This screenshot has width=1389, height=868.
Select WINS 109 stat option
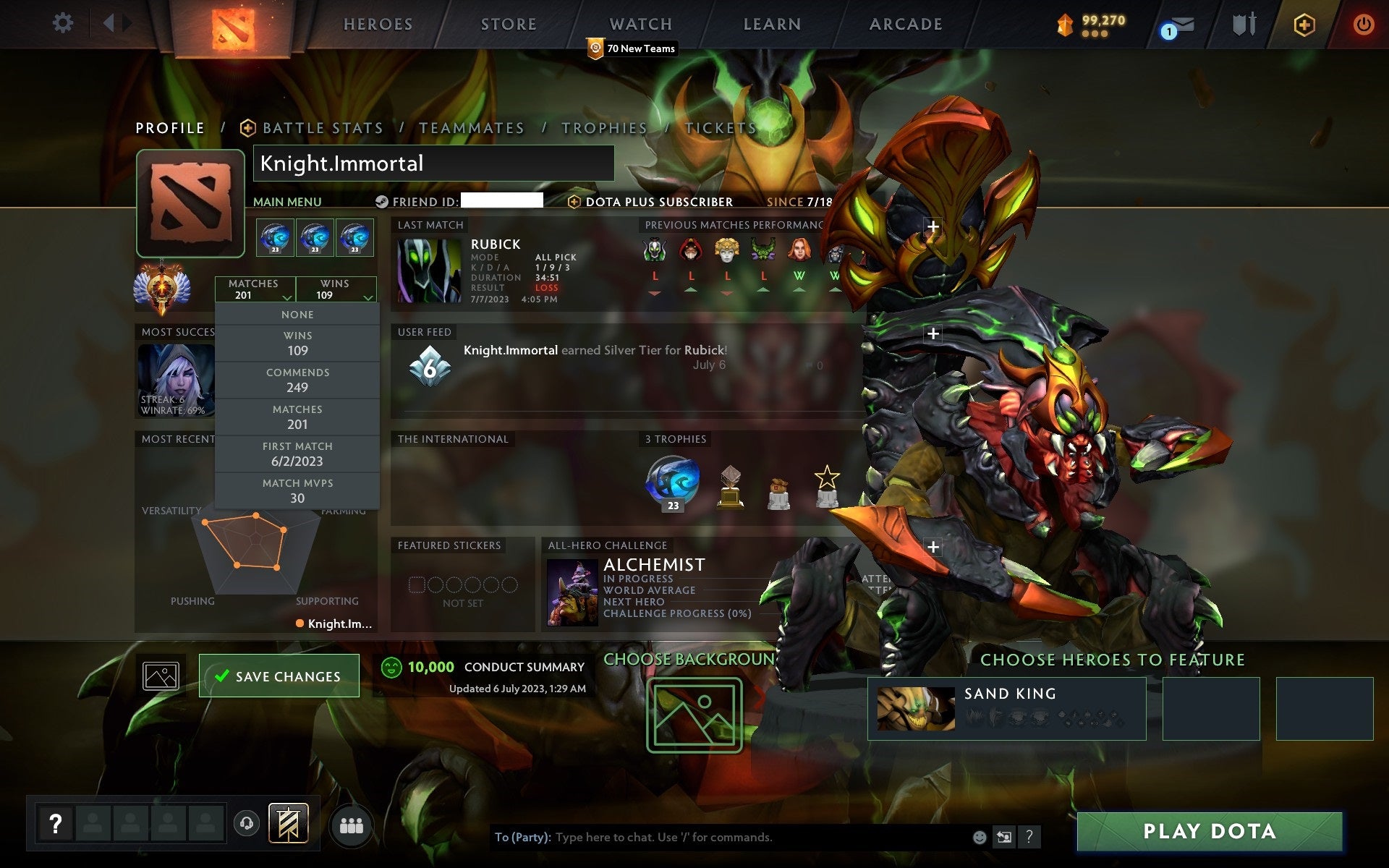(x=297, y=342)
